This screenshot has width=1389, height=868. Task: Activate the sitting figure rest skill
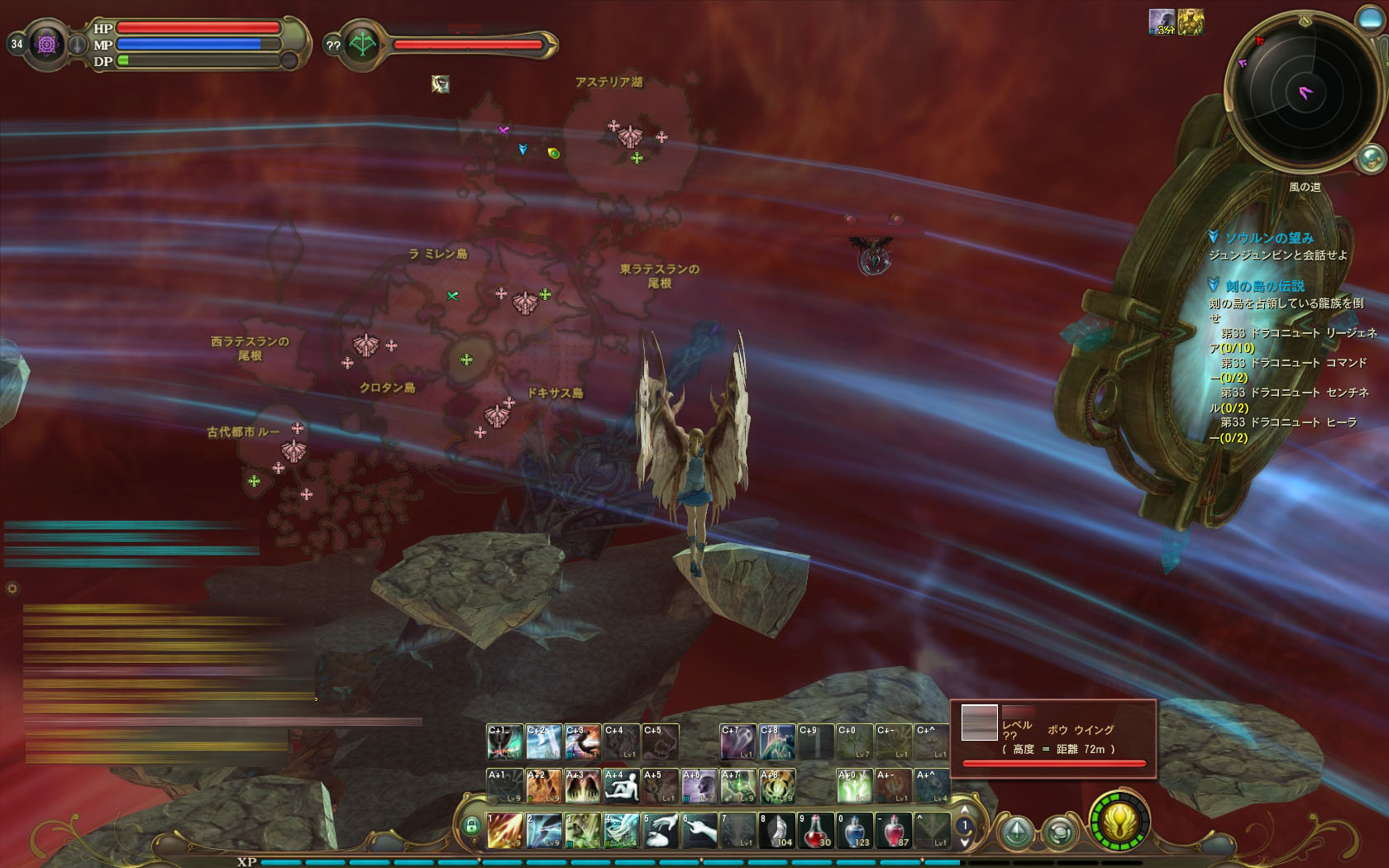(622, 786)
